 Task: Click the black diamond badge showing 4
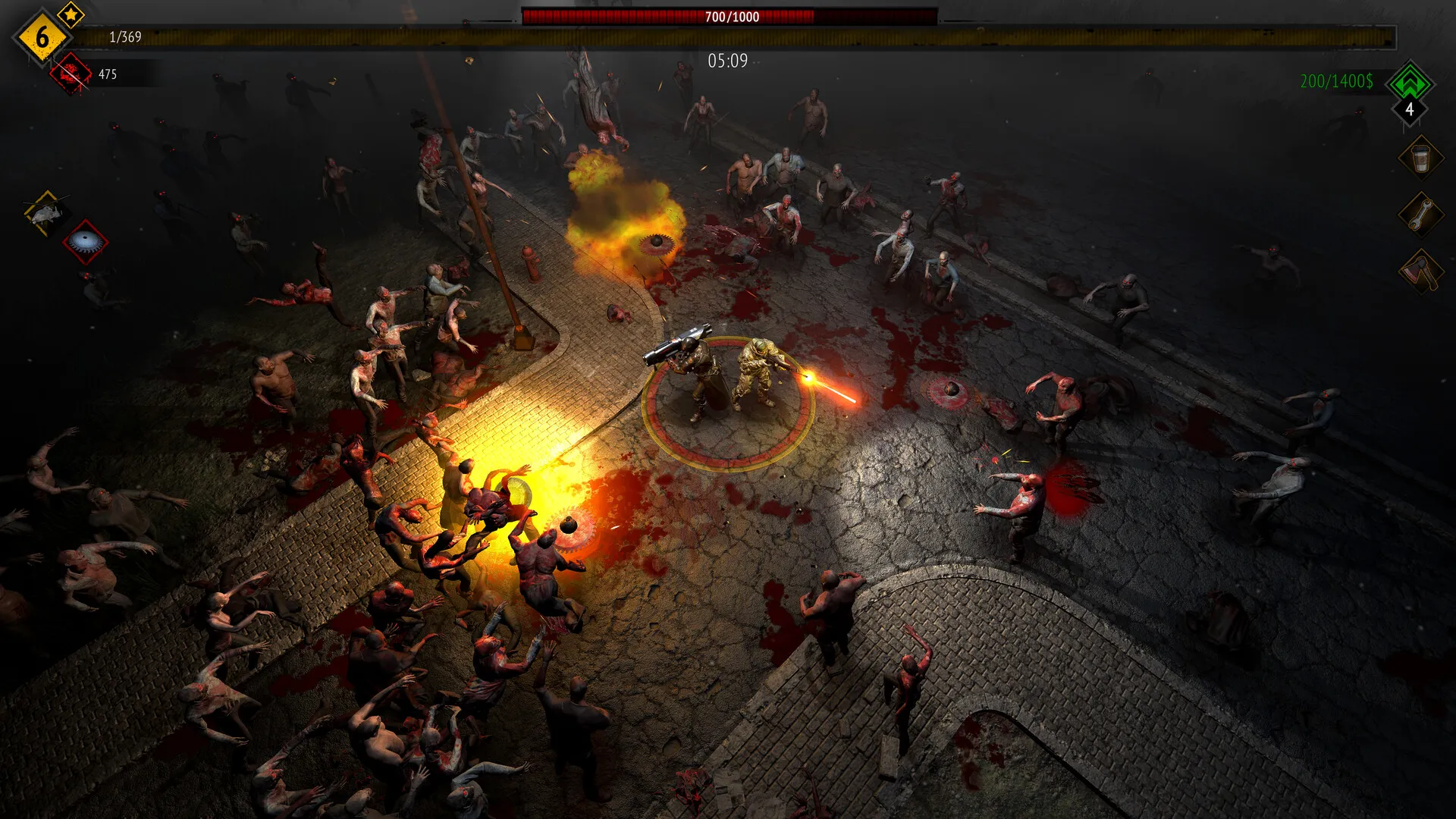pos(1408,111)
